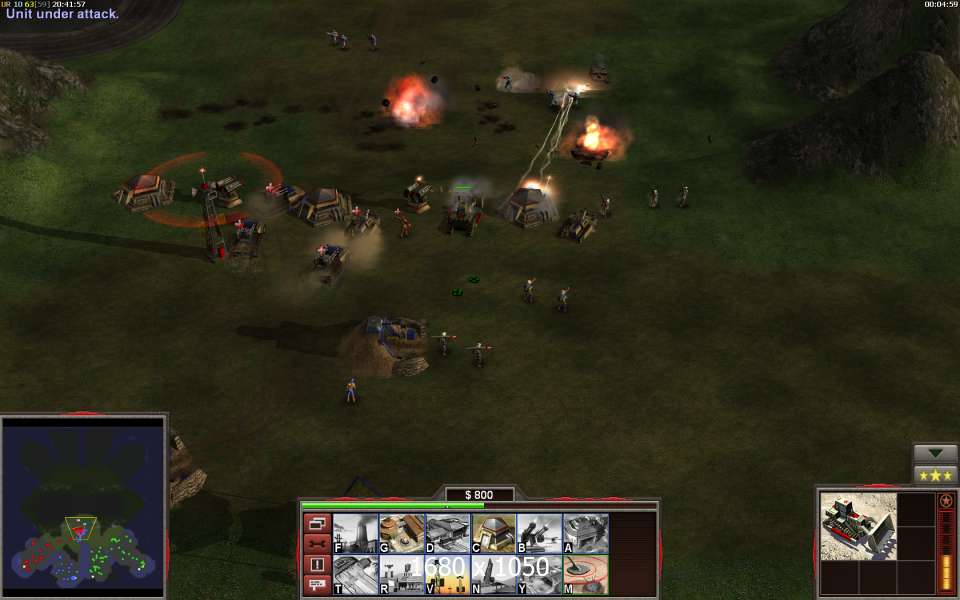Activate the radar-circle icon marked M
The height and width of the screenshot is (600, 960).
(585, 575)
